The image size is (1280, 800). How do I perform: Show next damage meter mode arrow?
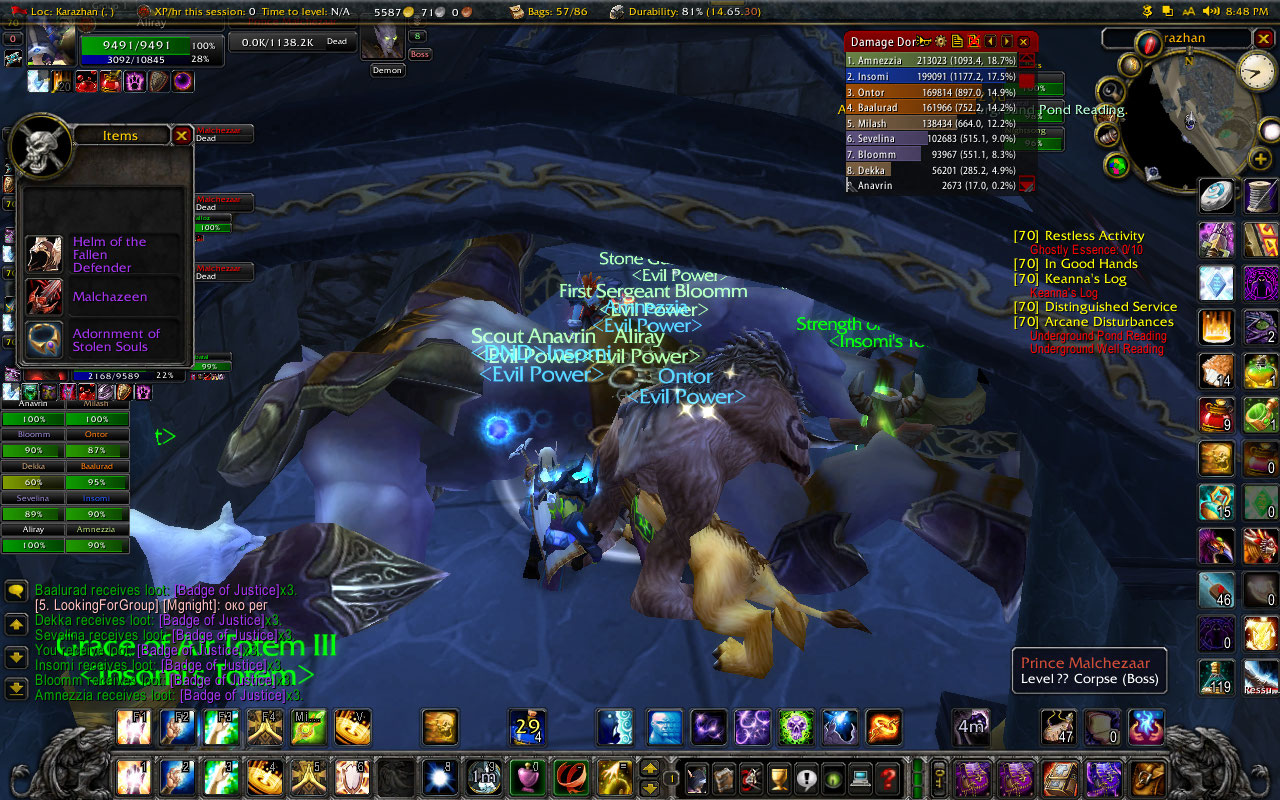click(x=1007, y=42)
